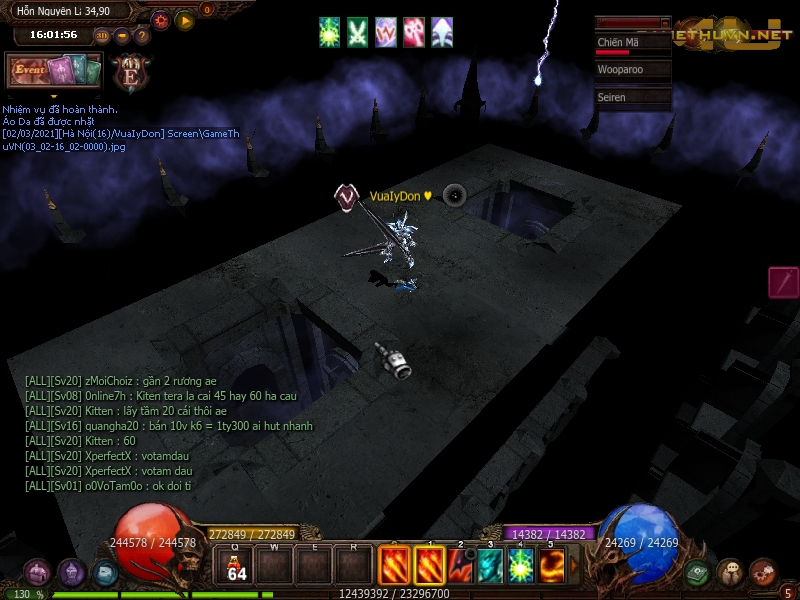The width and height of the screenshot is (800, 600).
Task: Open the chat bubbles community icon
Action: click(730, 573)
